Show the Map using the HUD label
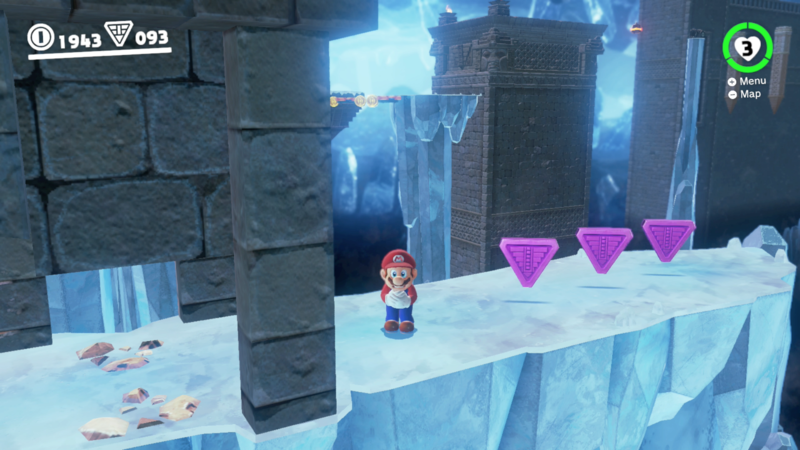The height and width of the screenshot is (450, 800). click(x=749, y=94)
